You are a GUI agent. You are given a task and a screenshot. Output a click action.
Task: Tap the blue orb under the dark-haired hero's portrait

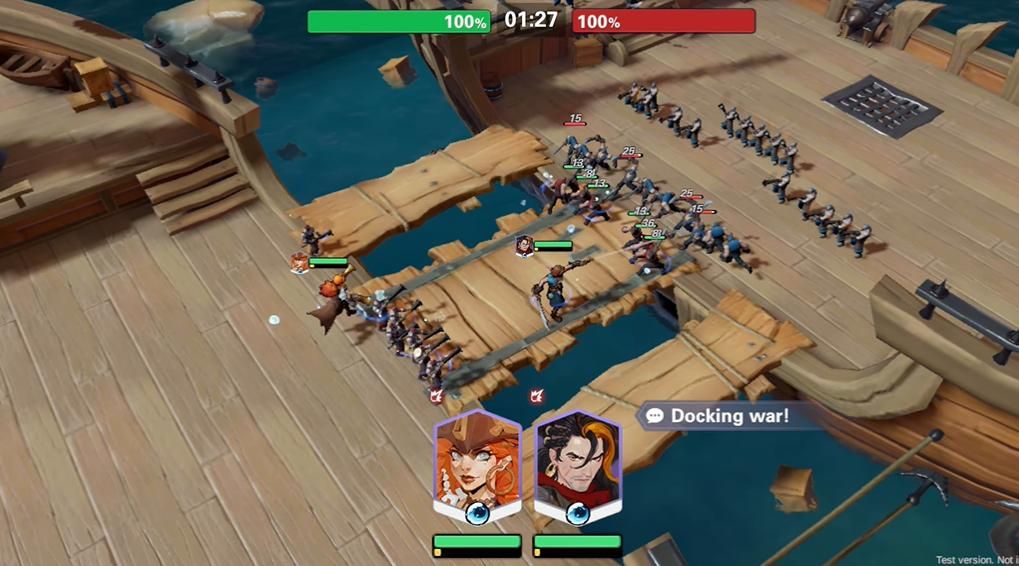point(578,514)
